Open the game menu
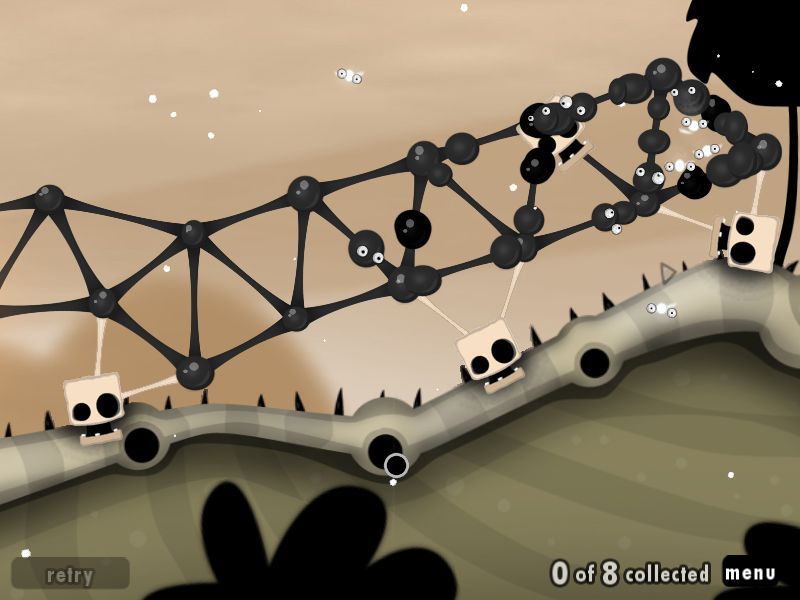This screenshot has width=800, height=600. point(750,573)
